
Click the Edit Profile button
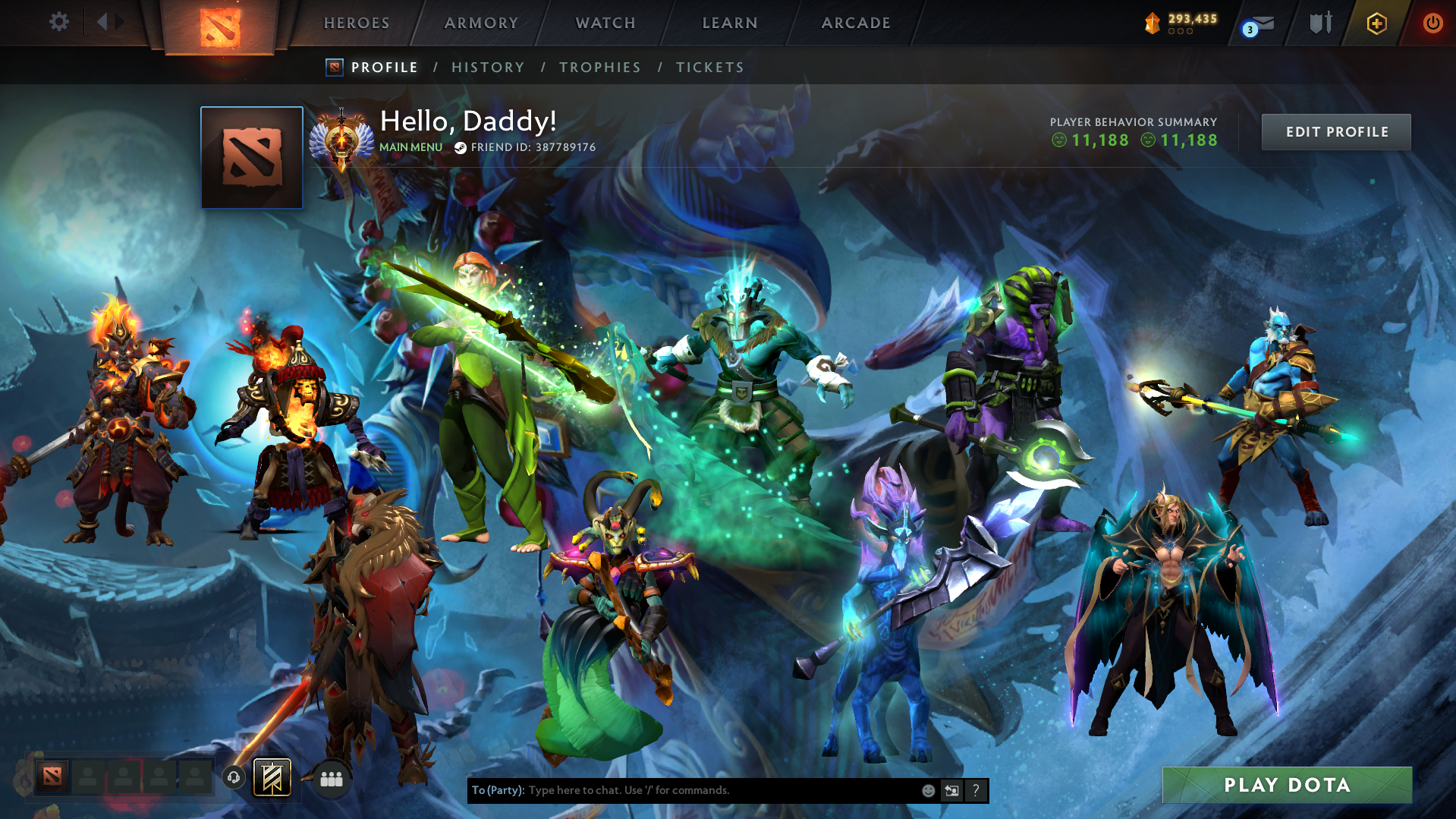1336,132
